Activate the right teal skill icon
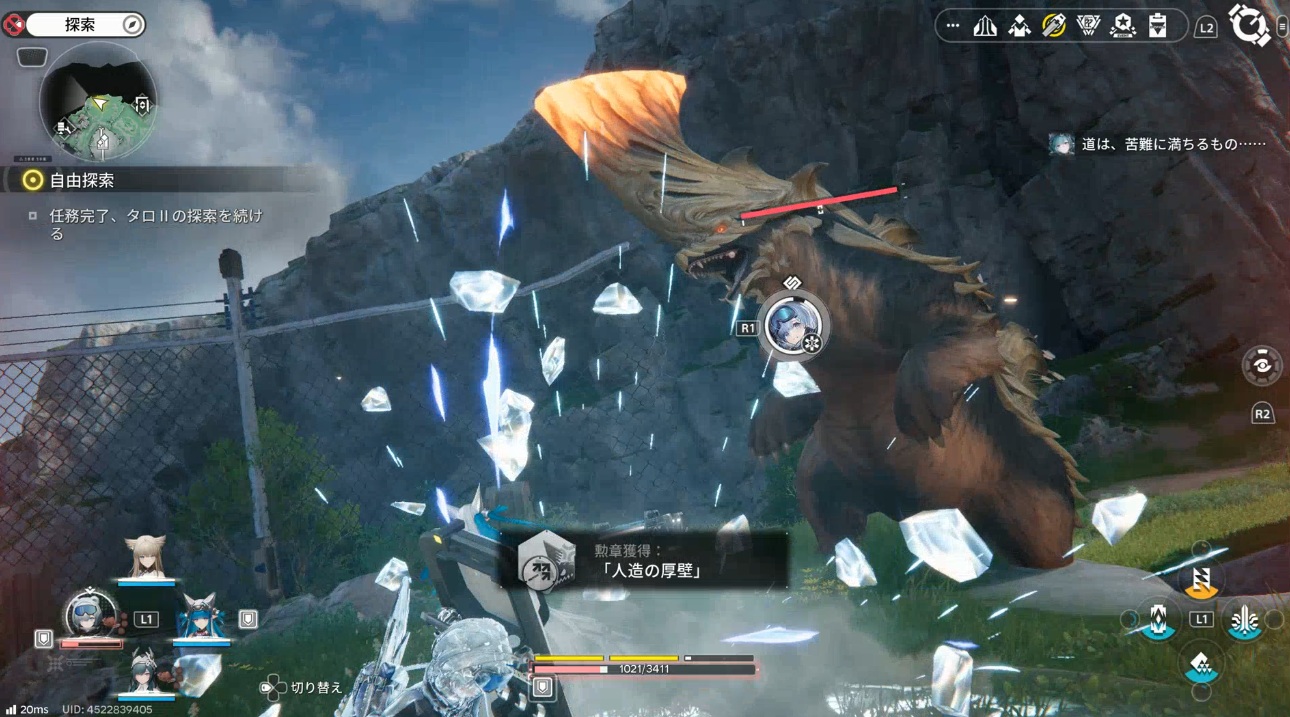 tap(1246, 620)
